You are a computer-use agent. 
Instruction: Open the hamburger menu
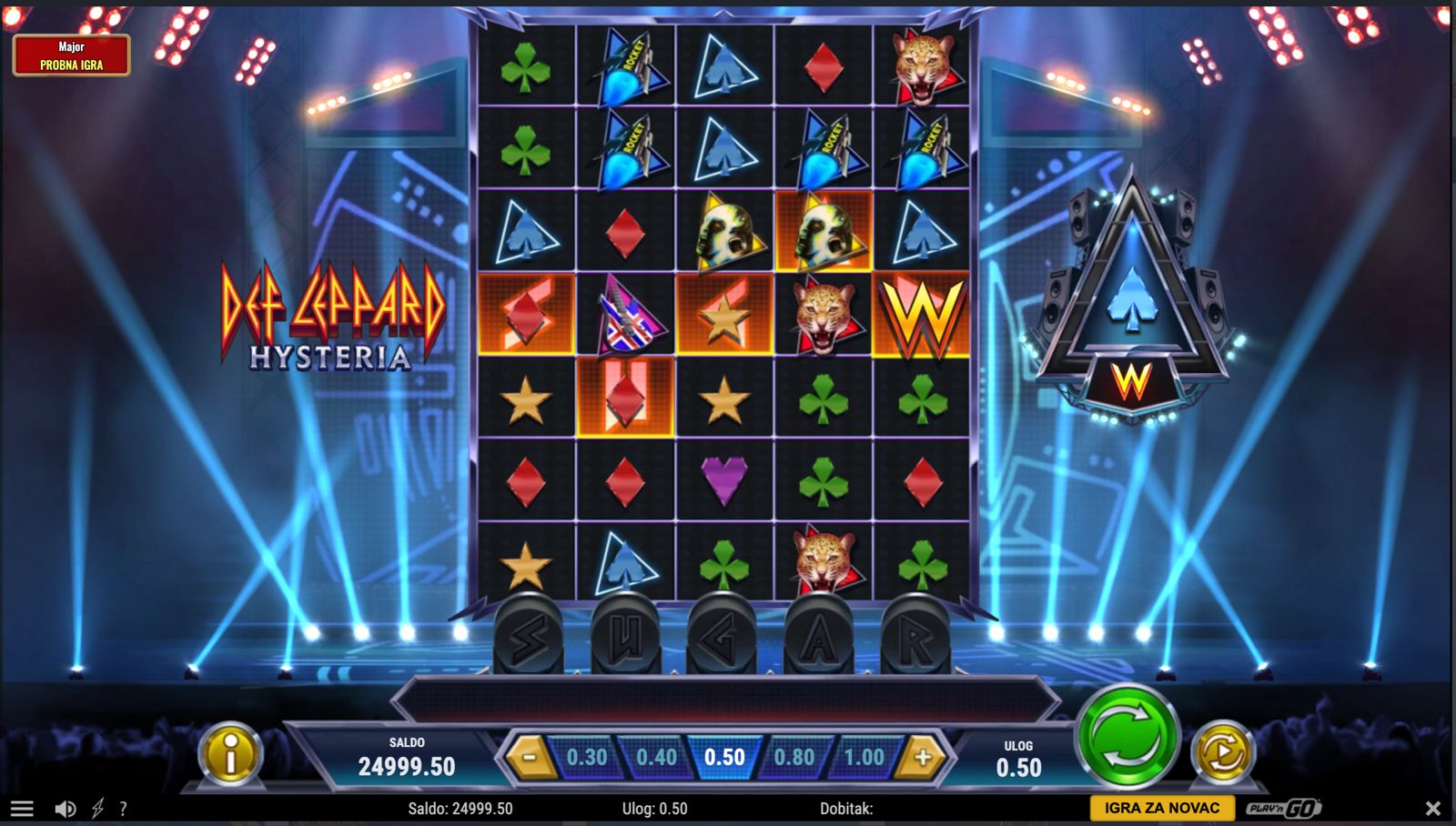22,808
